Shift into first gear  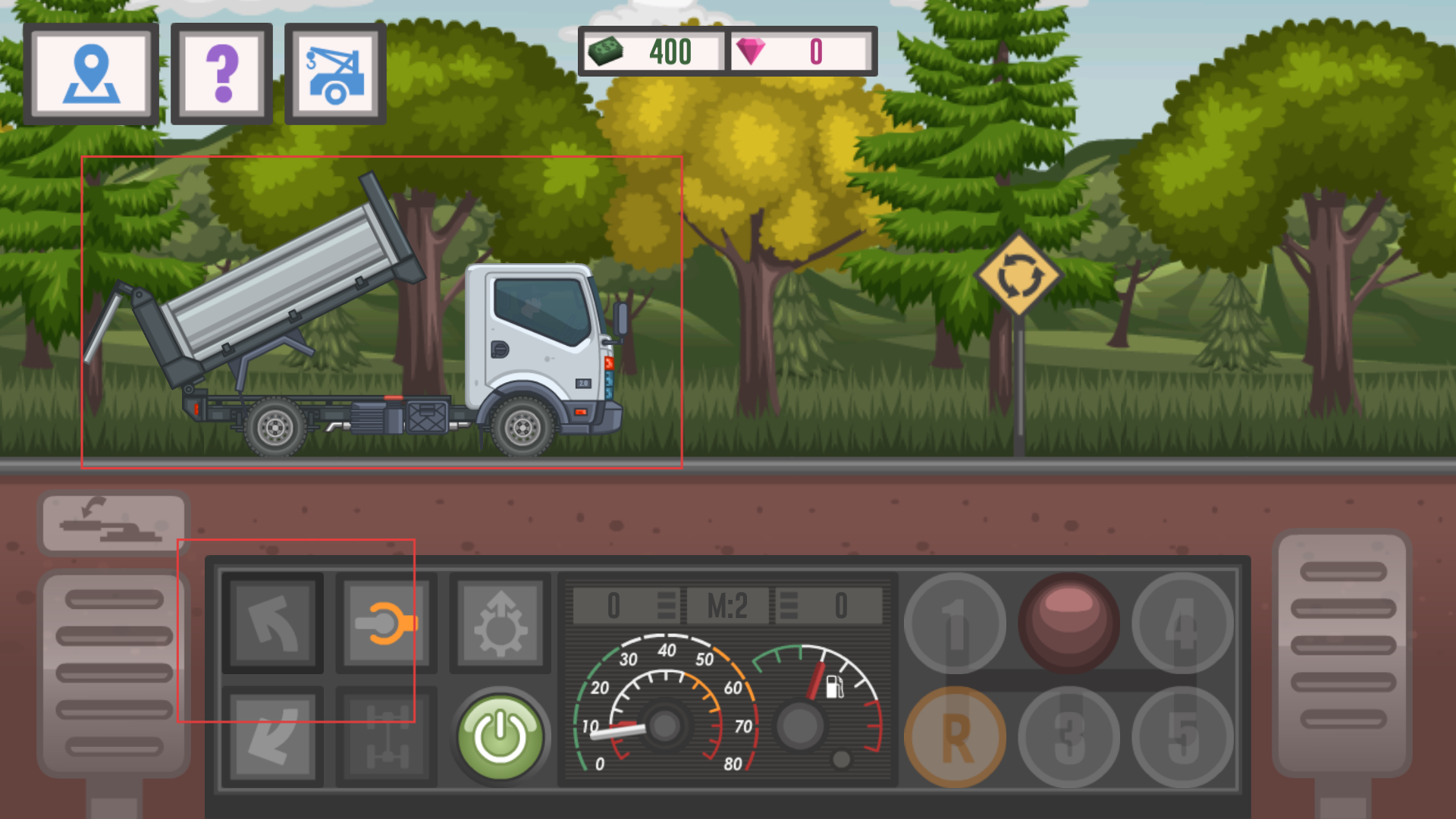pyautogui.click(x=955, y=623)
